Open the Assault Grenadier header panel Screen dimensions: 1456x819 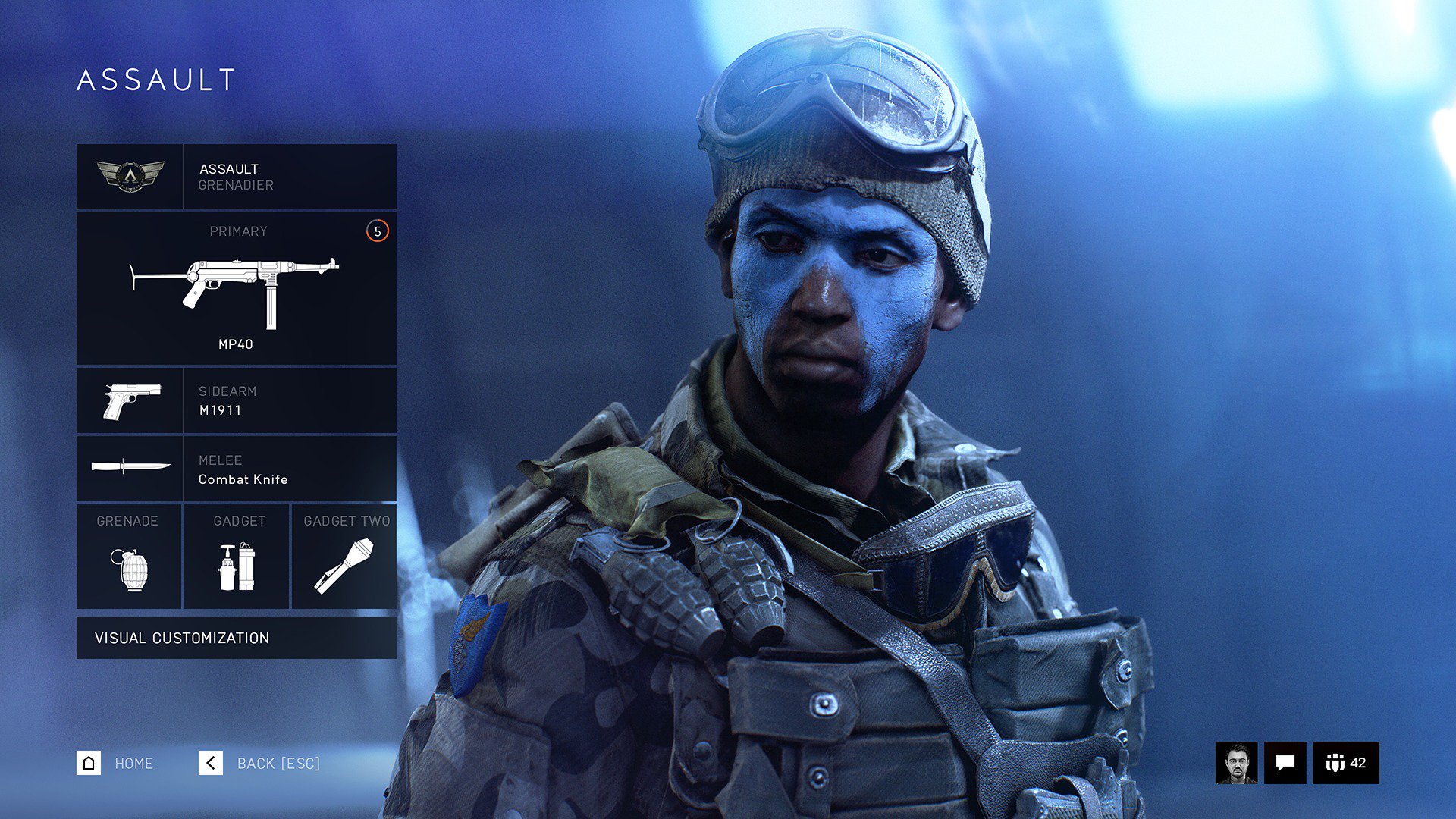click(x=237, y=176)
